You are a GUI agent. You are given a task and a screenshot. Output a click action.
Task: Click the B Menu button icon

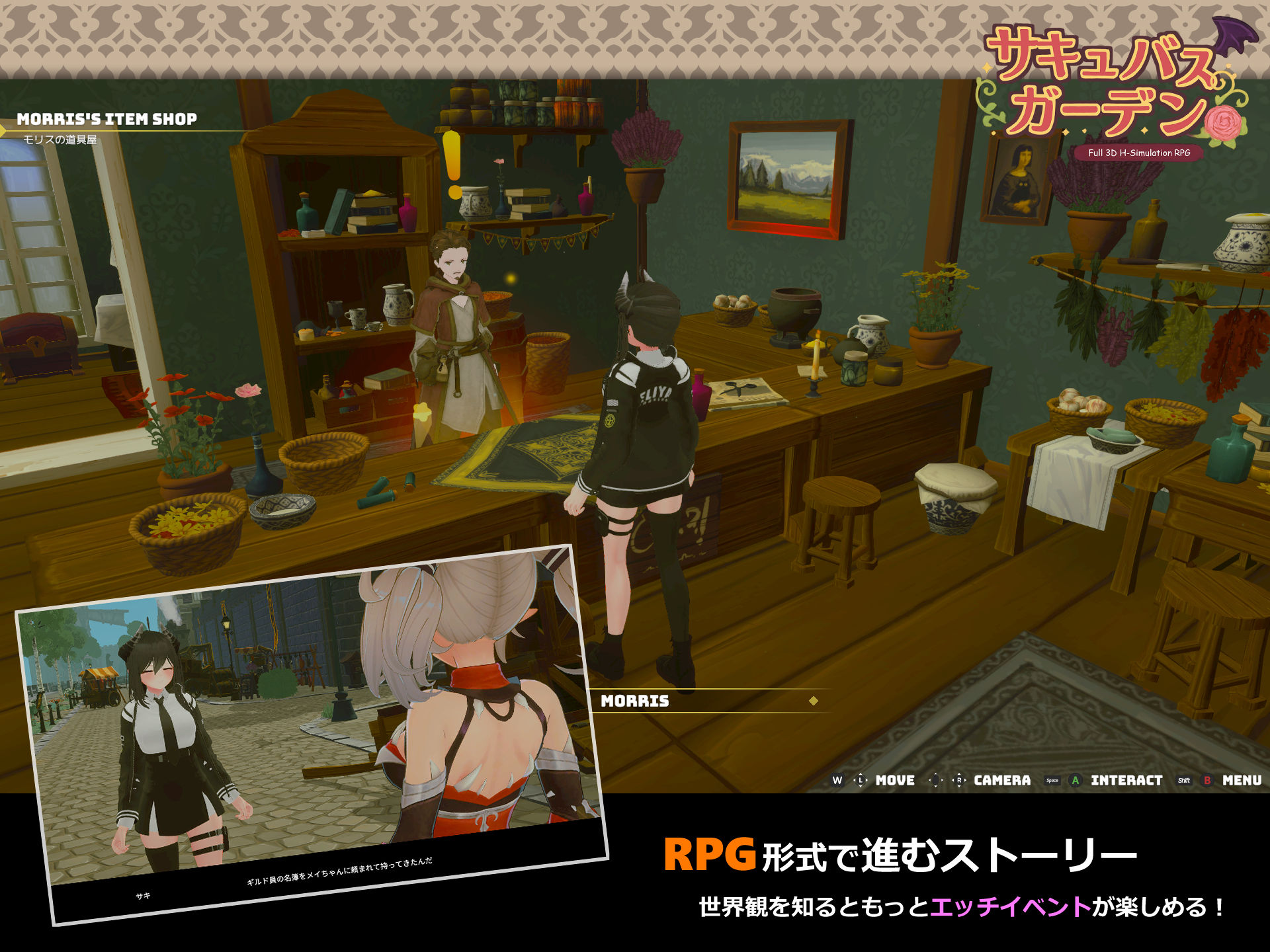point(1207,781)
